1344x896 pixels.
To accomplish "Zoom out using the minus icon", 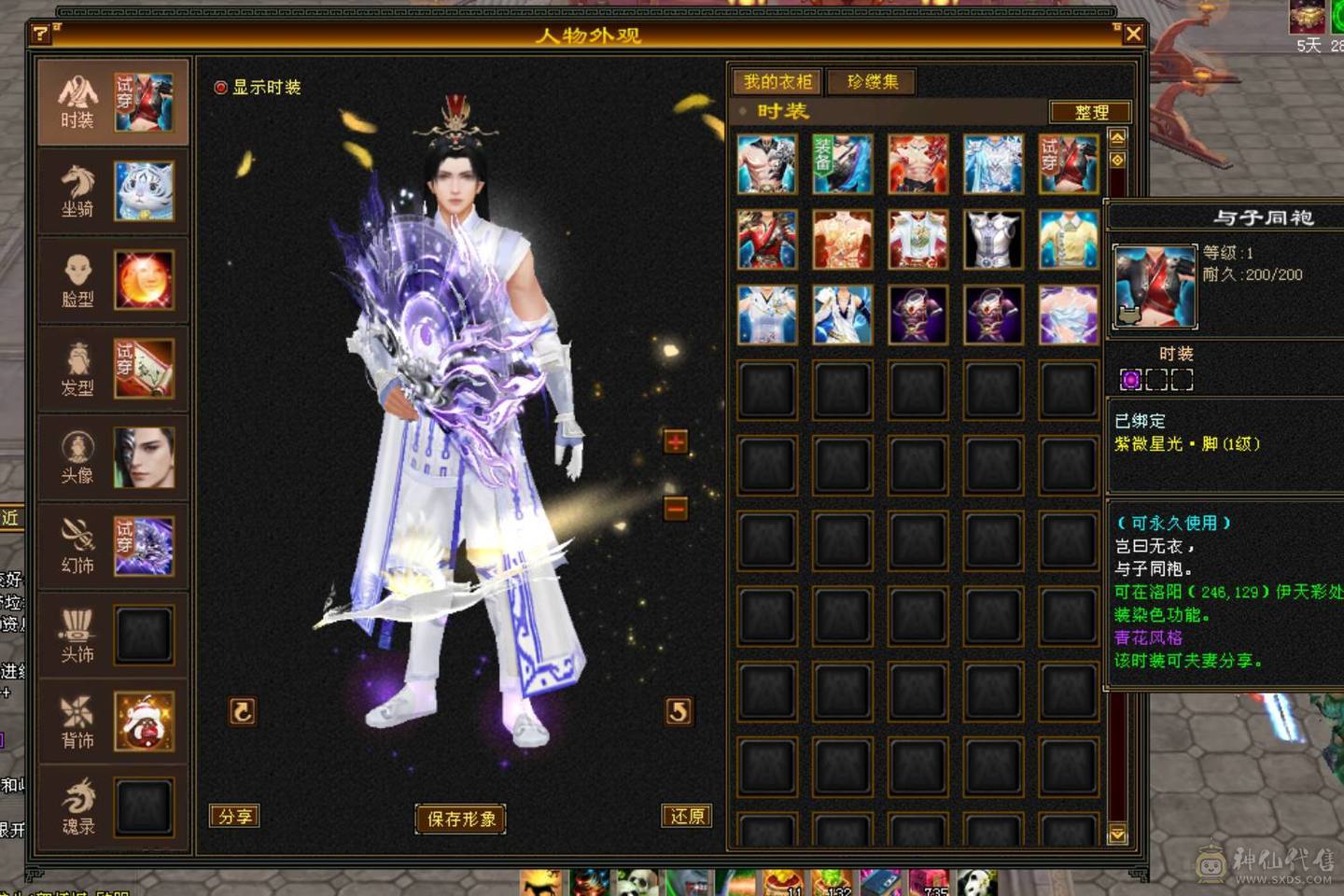I will 674,509.
